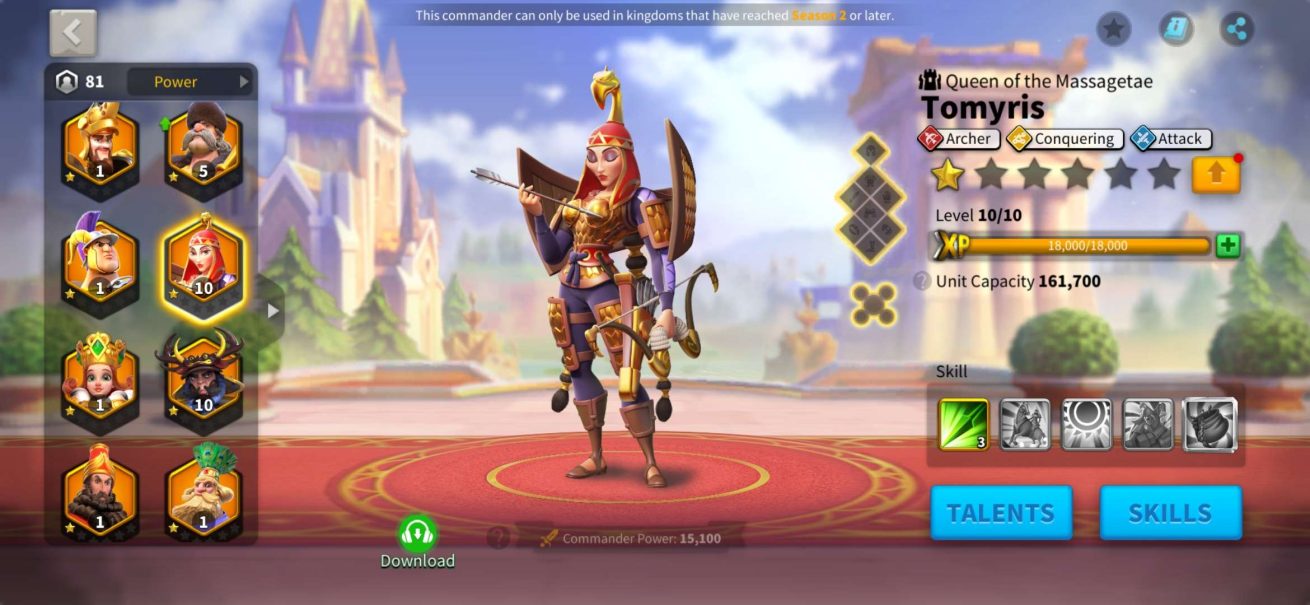Open the Power sort dropdown

point(190,82)
